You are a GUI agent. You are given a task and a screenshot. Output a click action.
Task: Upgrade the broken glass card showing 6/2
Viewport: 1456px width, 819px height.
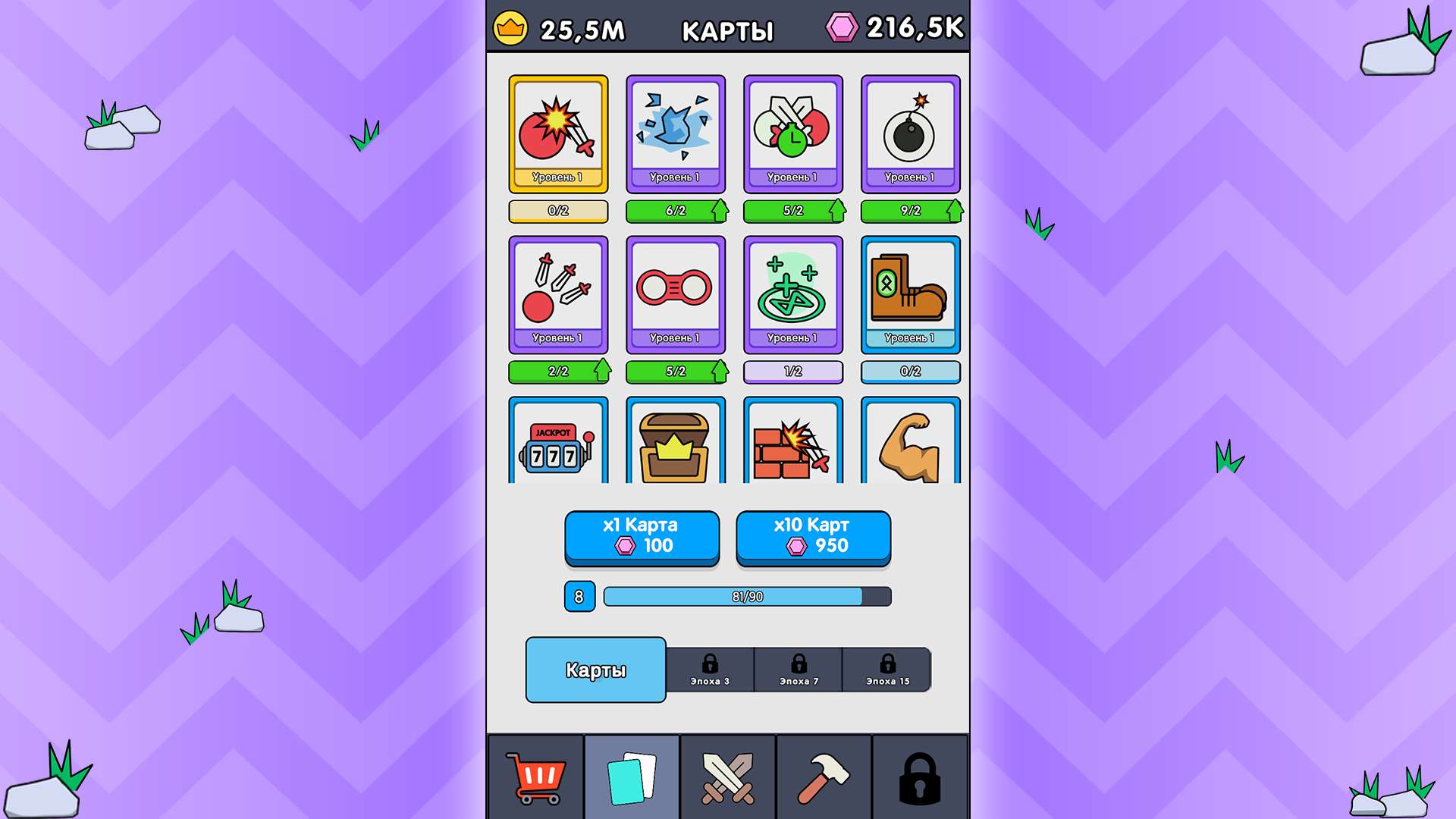click(676, 211)
